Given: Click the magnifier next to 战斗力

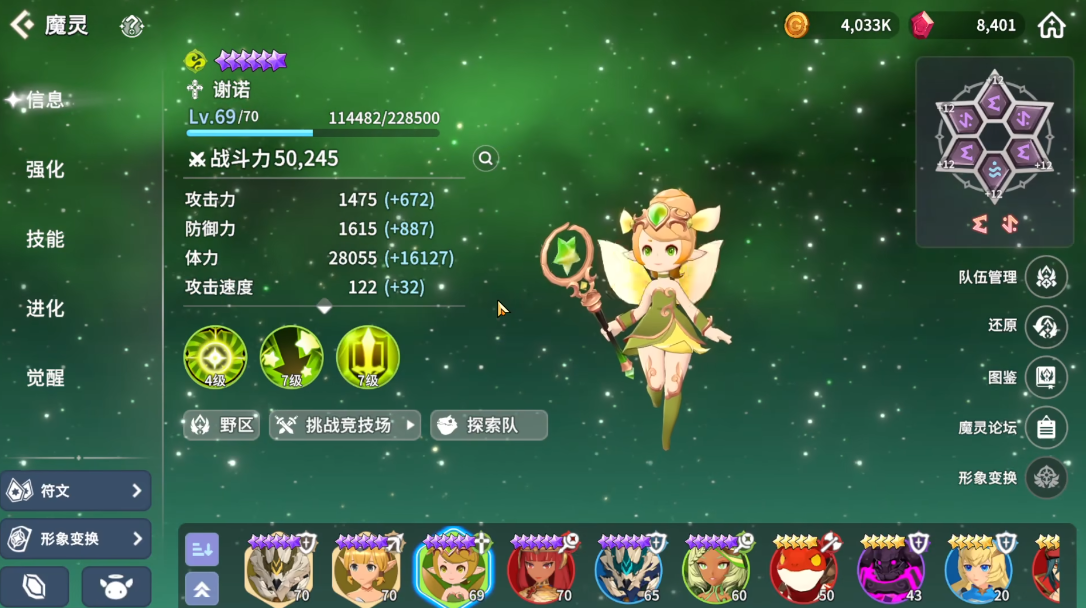Looking at the screenshot, I should 486,158.
